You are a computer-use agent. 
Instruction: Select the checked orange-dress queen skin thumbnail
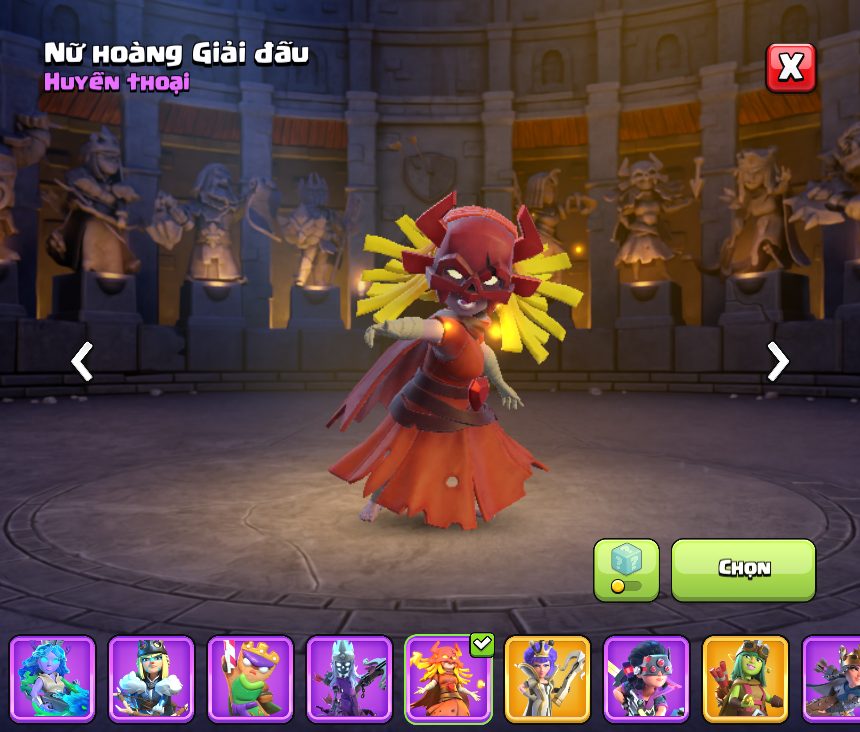[448, 679]
